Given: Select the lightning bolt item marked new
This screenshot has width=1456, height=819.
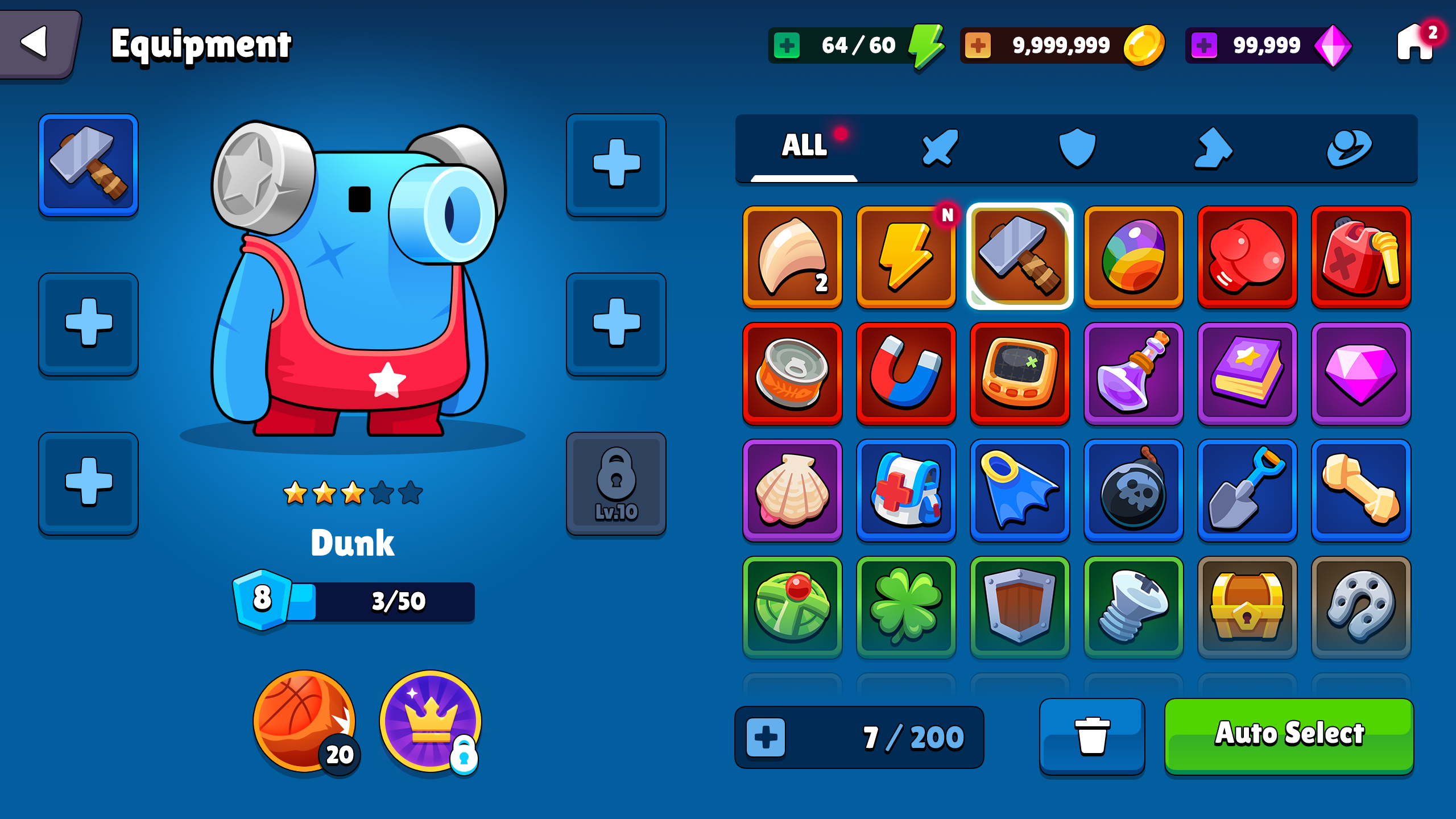Looking at the screenshot, I should click(x=906, y=257).
